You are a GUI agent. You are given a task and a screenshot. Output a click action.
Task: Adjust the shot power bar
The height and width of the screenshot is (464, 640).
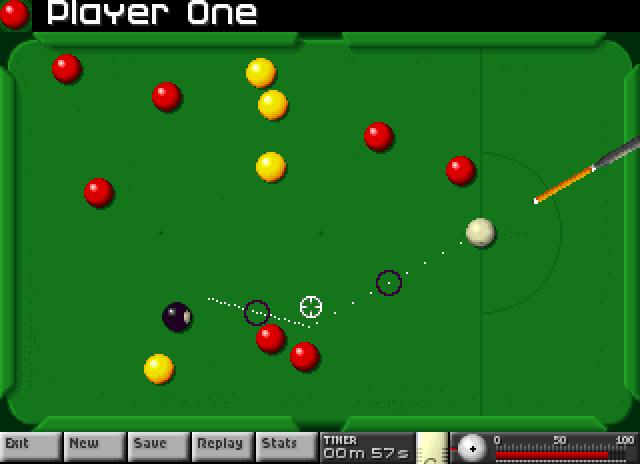point(560,454)
